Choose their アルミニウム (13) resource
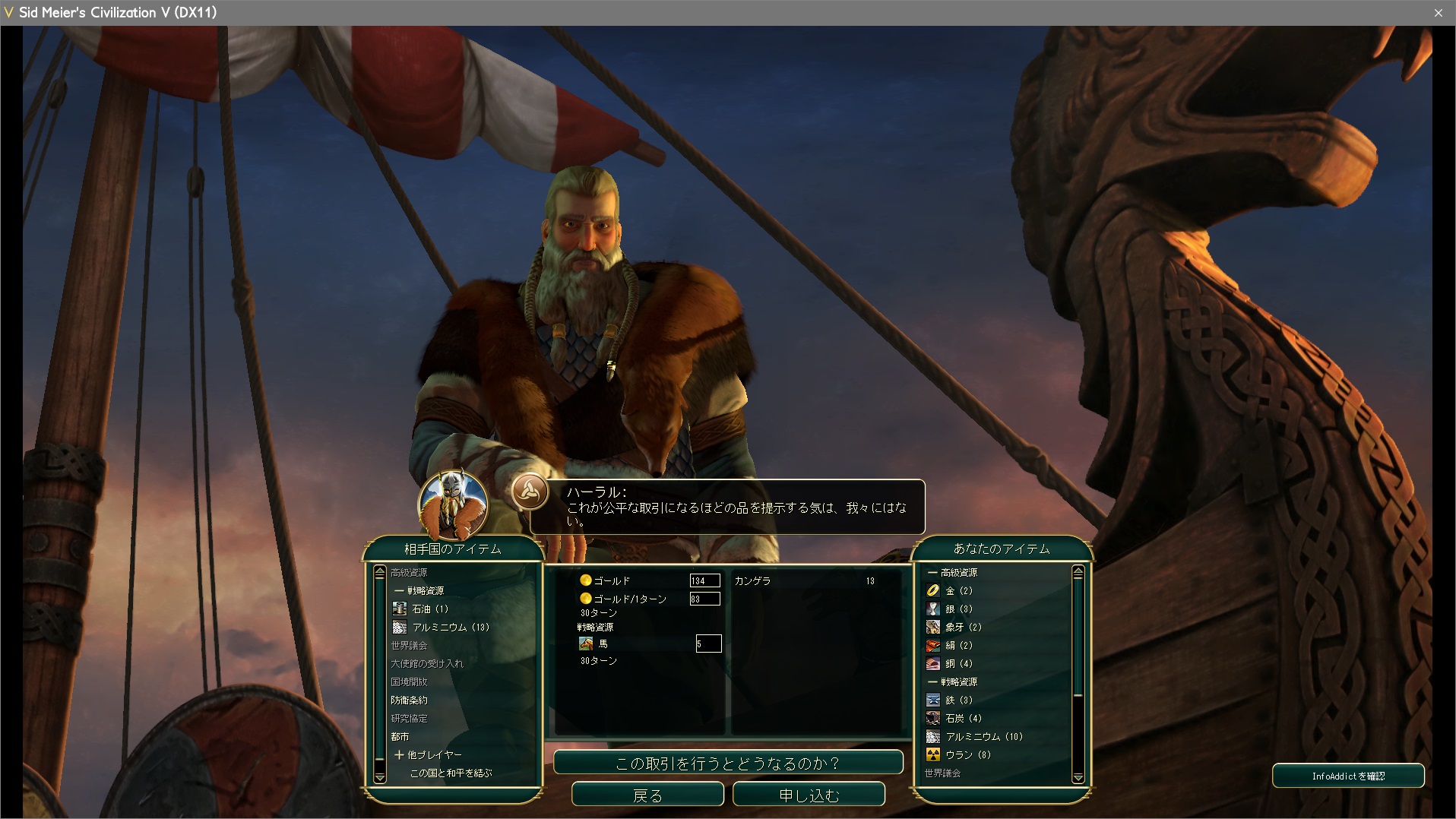Screen dimensions: 1456x819 pos(450,627)
